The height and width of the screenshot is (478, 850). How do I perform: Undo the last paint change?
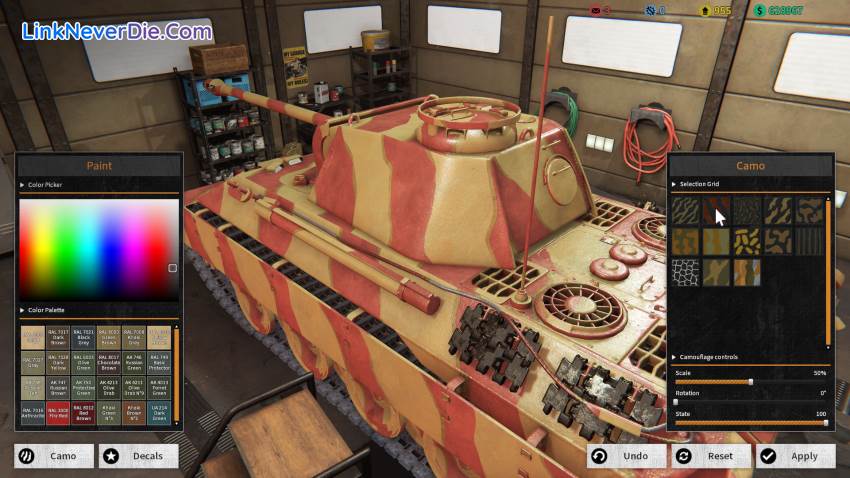627,456
